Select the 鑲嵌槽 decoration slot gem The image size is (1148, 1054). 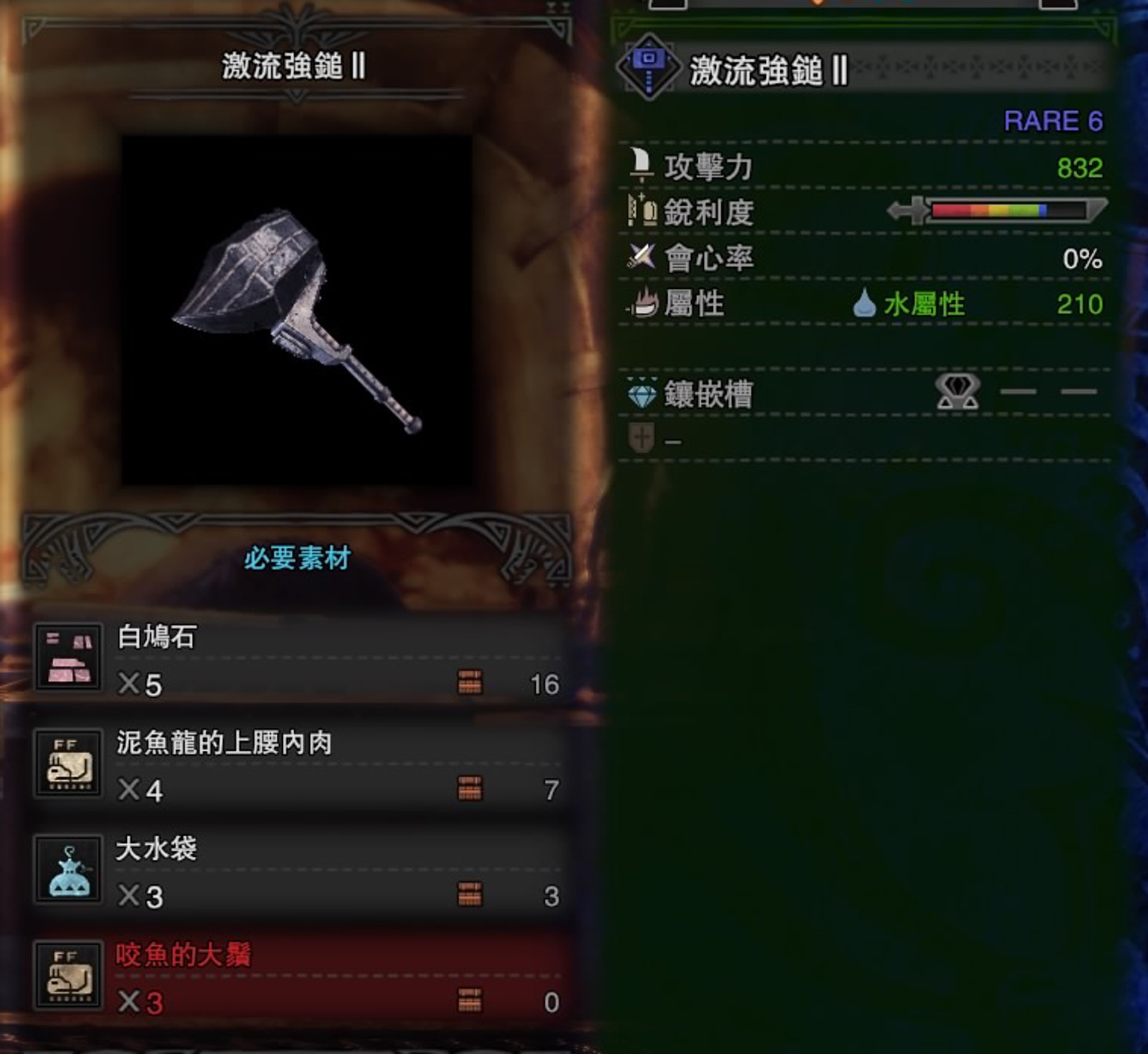957,392
